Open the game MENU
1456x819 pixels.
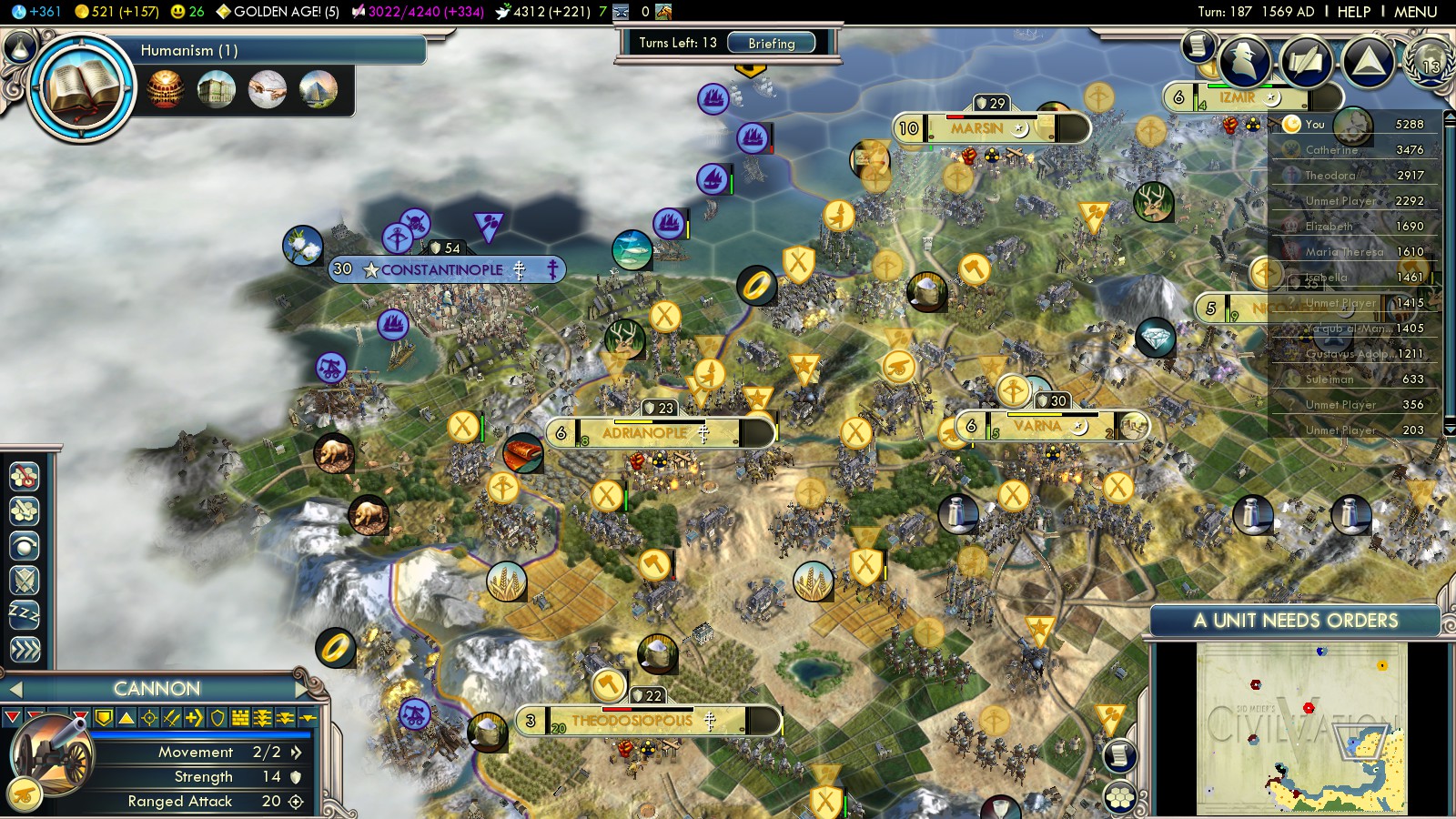click(1415, 12)
